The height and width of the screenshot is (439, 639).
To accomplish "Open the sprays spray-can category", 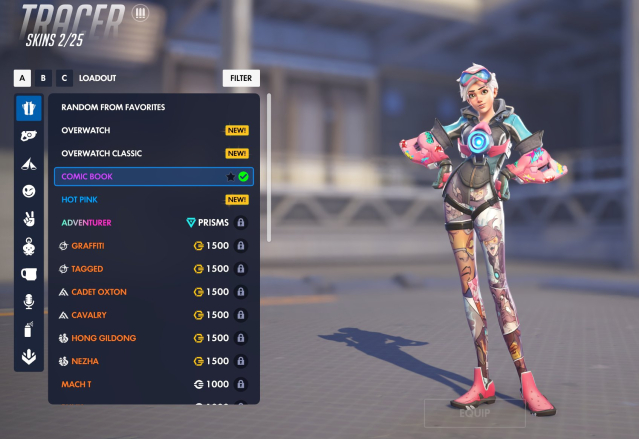I will (x=28, y=329).
